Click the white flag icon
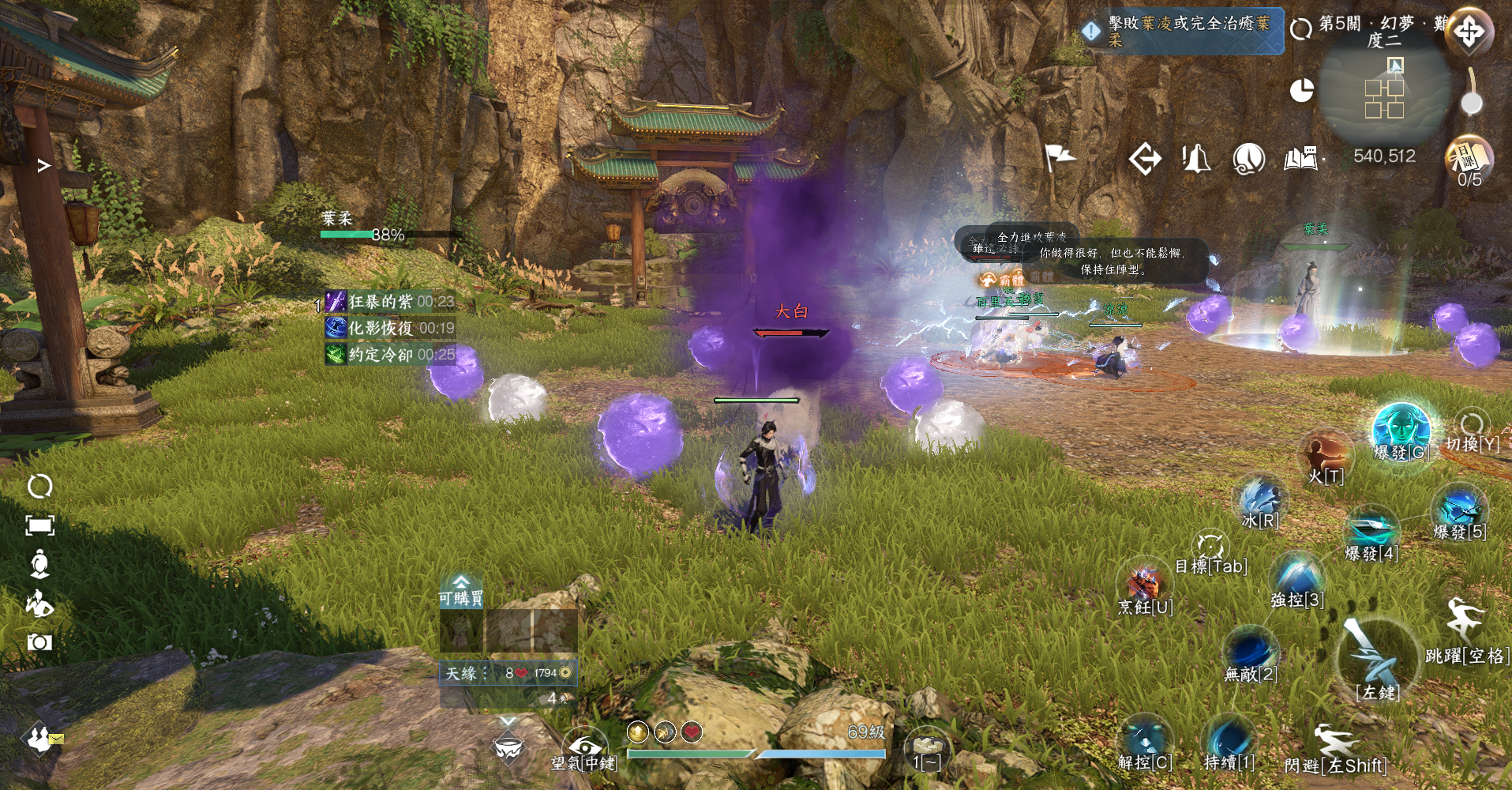Image resolution: width=1512 pixels, height=790 pixels. tap(1059, 157)
